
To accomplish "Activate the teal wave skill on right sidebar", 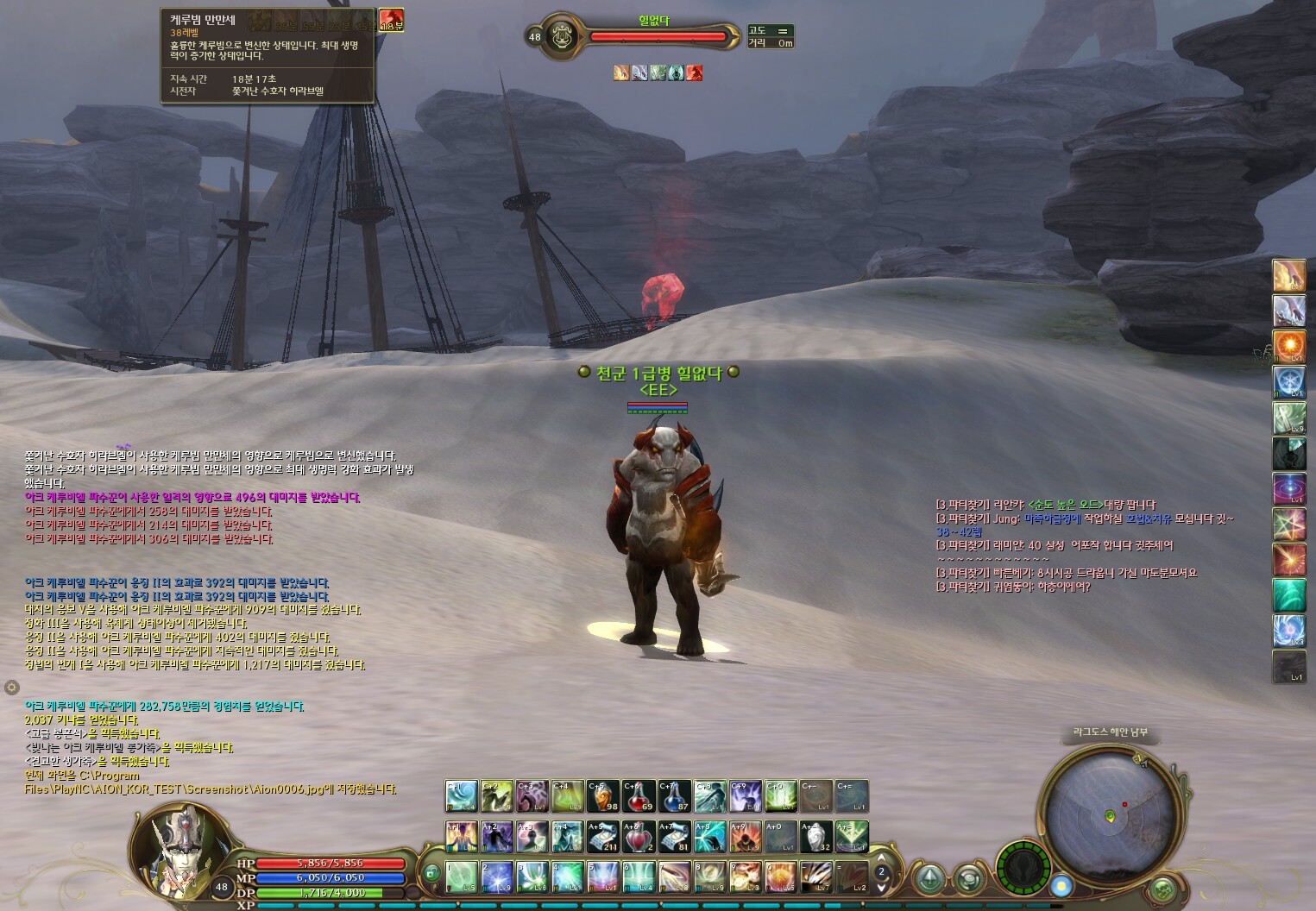I will 1288,595.
